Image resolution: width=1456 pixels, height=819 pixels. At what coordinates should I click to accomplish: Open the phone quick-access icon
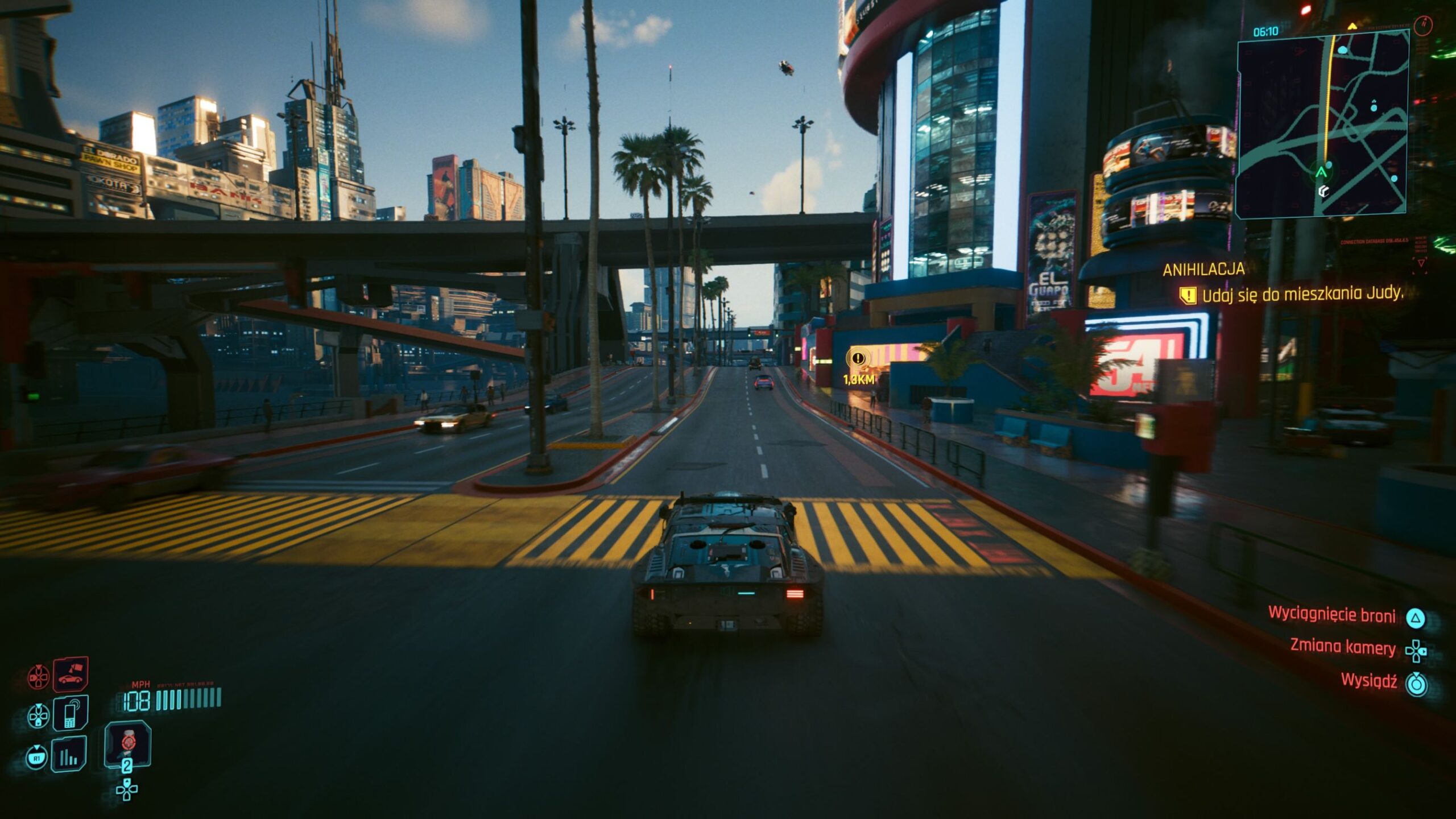(70, 713)
